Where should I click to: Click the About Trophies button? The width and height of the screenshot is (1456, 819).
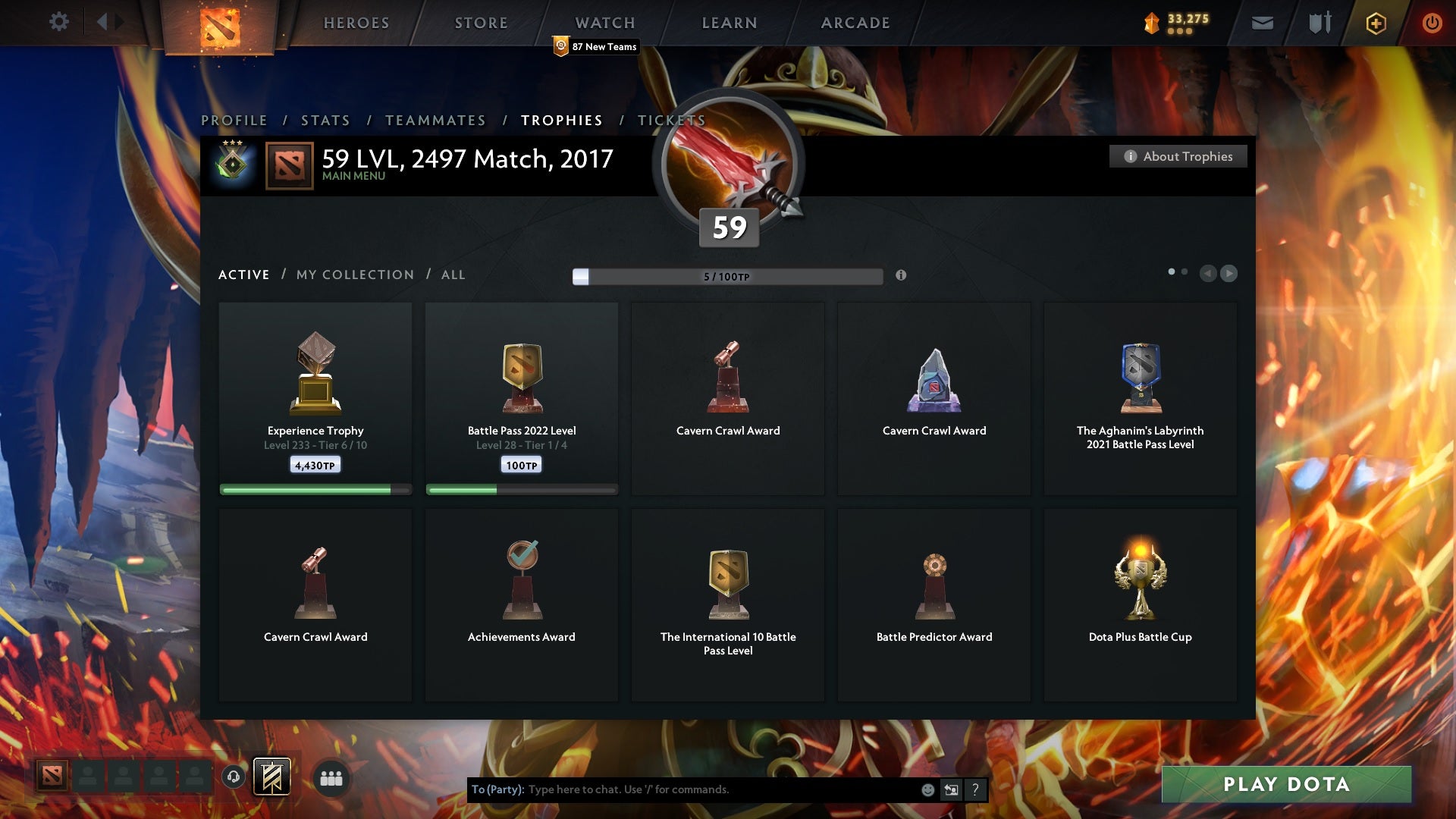tap(1178, 156)
